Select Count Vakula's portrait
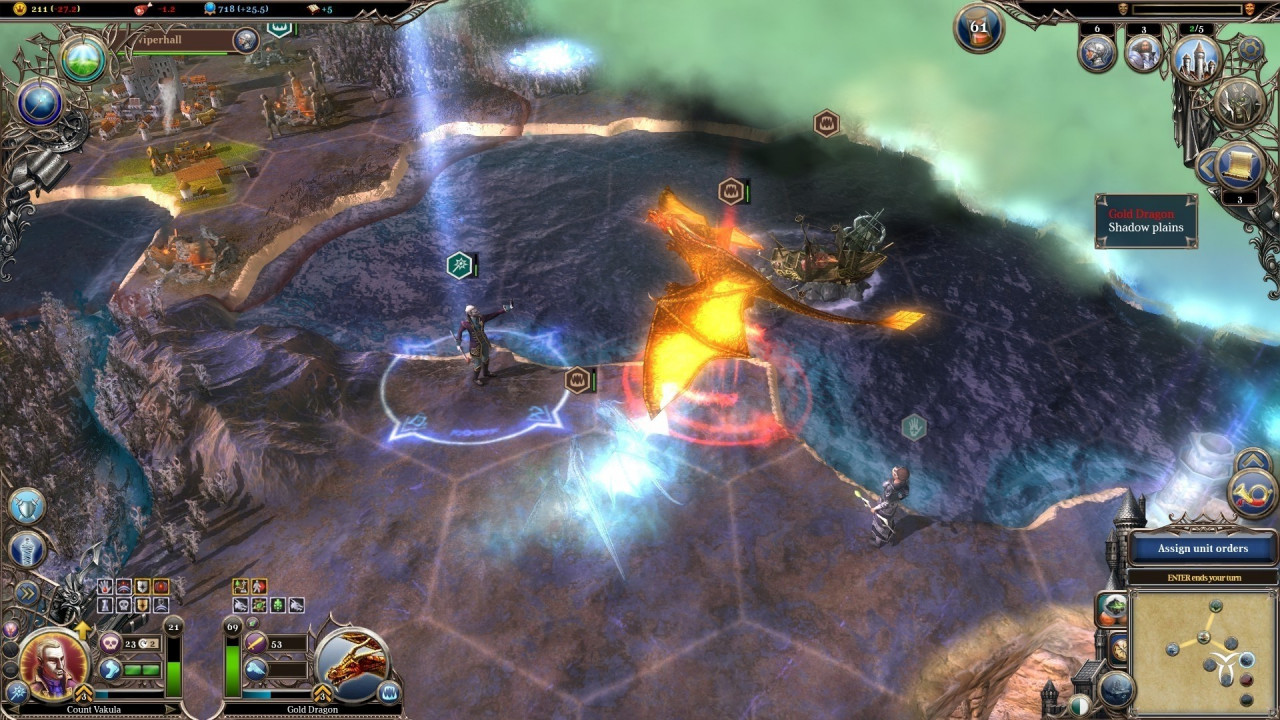 click(53, 663)
